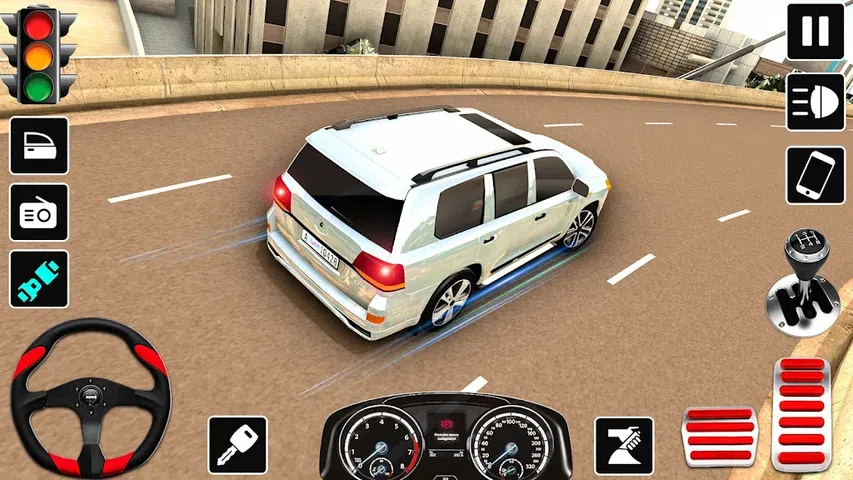Activate the wiper button
Image resolution: width=853 pixels, height=480 pixels.
coord(624,445)
